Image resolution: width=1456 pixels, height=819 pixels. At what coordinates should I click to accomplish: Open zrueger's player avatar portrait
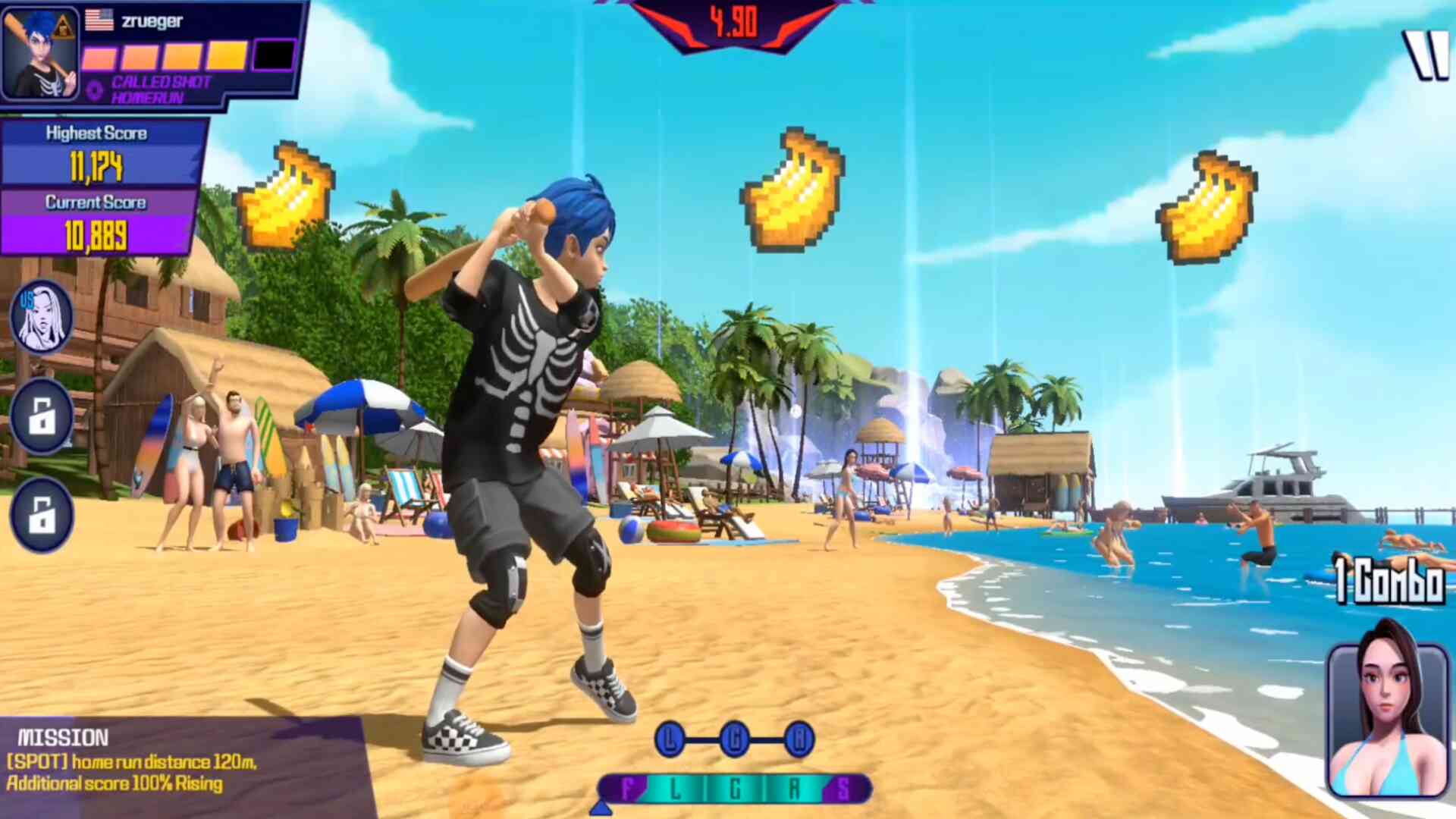pyautogui.click(x=40, y=55)
